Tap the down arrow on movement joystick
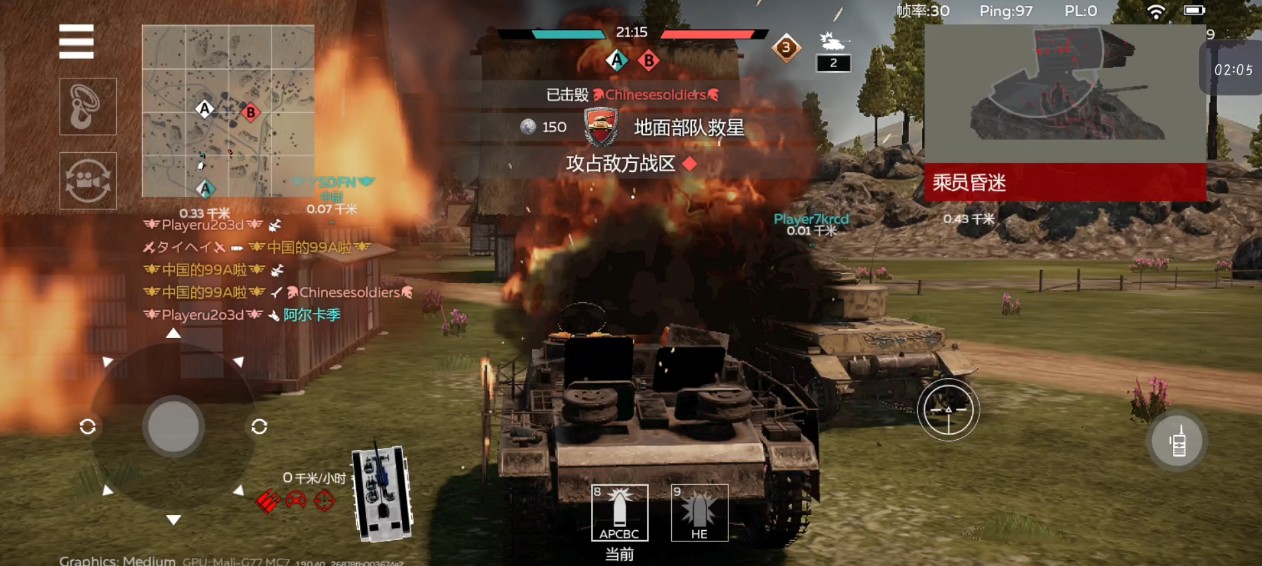 [x=174, y=519]
